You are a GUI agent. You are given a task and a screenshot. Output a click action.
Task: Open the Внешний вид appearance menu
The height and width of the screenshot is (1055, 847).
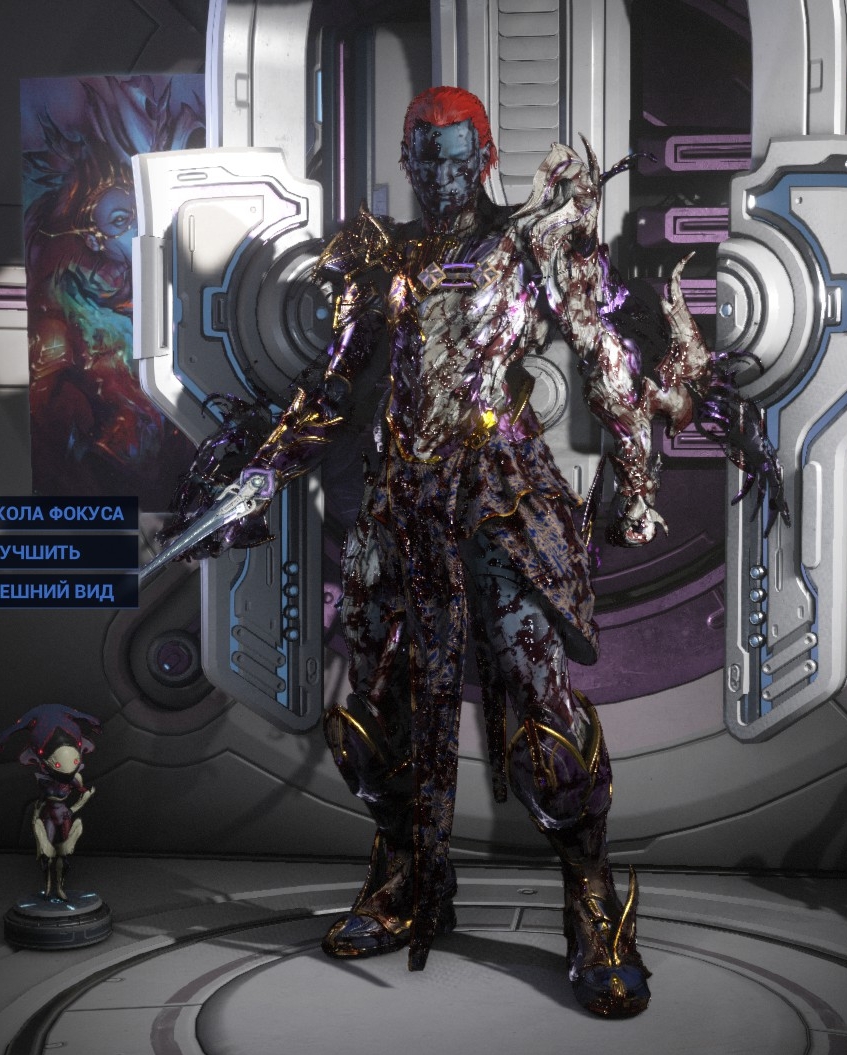click(x=58, y=591)
